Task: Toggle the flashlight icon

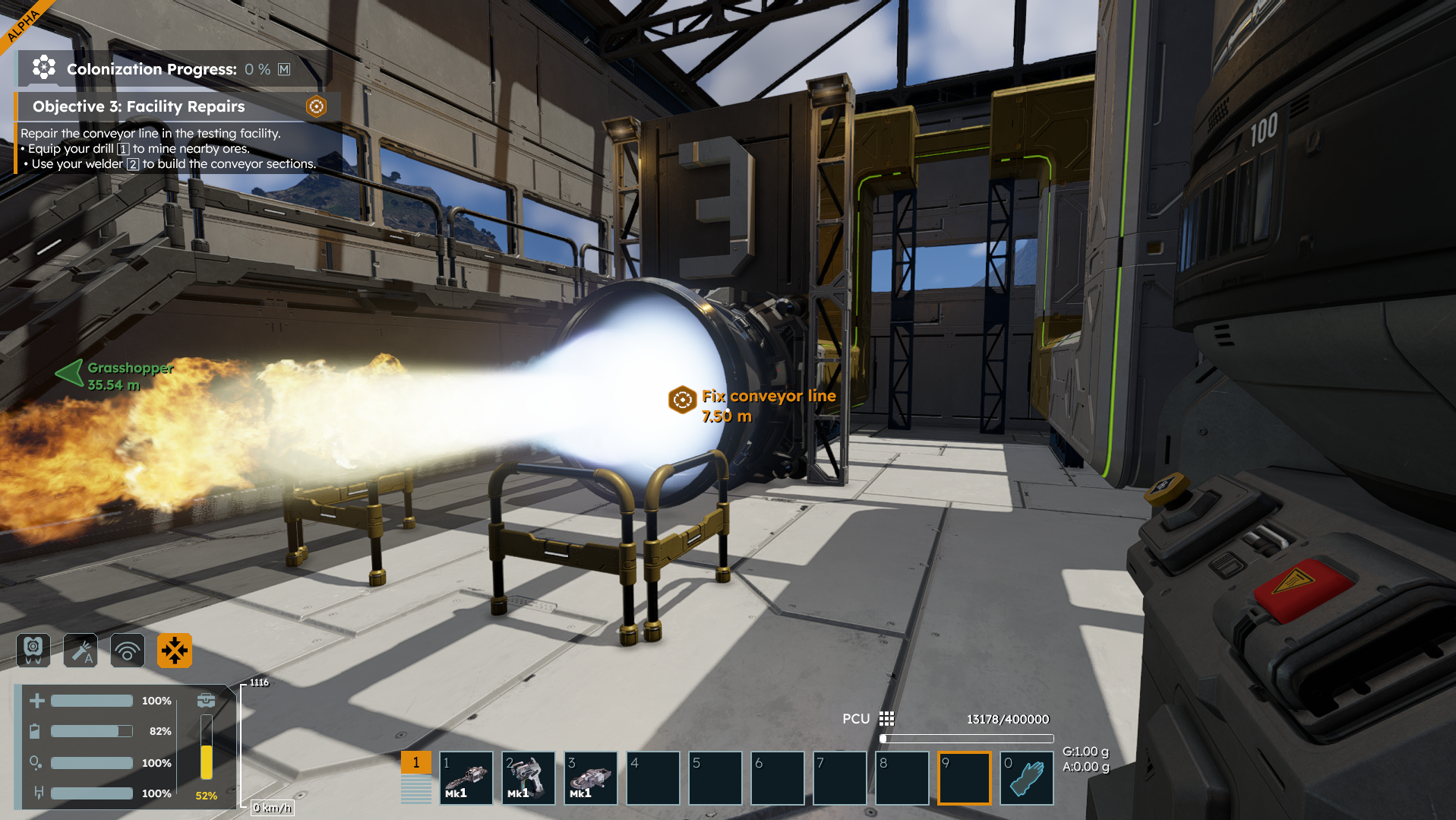Action: (x=81, y=651)
